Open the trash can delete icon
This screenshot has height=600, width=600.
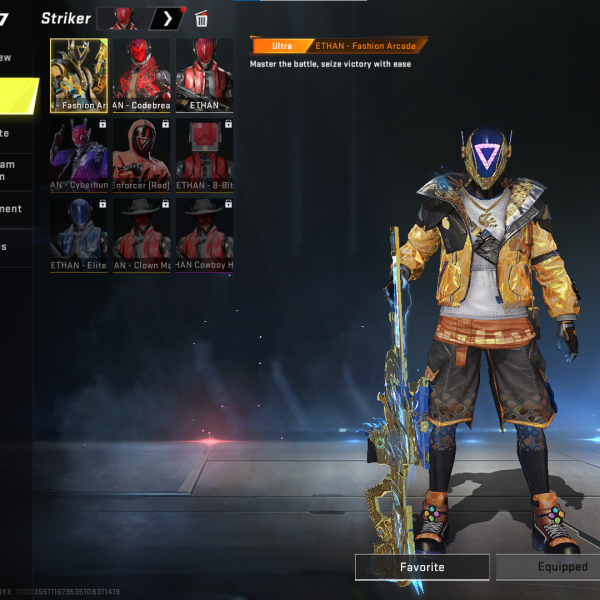coord(202,18)
